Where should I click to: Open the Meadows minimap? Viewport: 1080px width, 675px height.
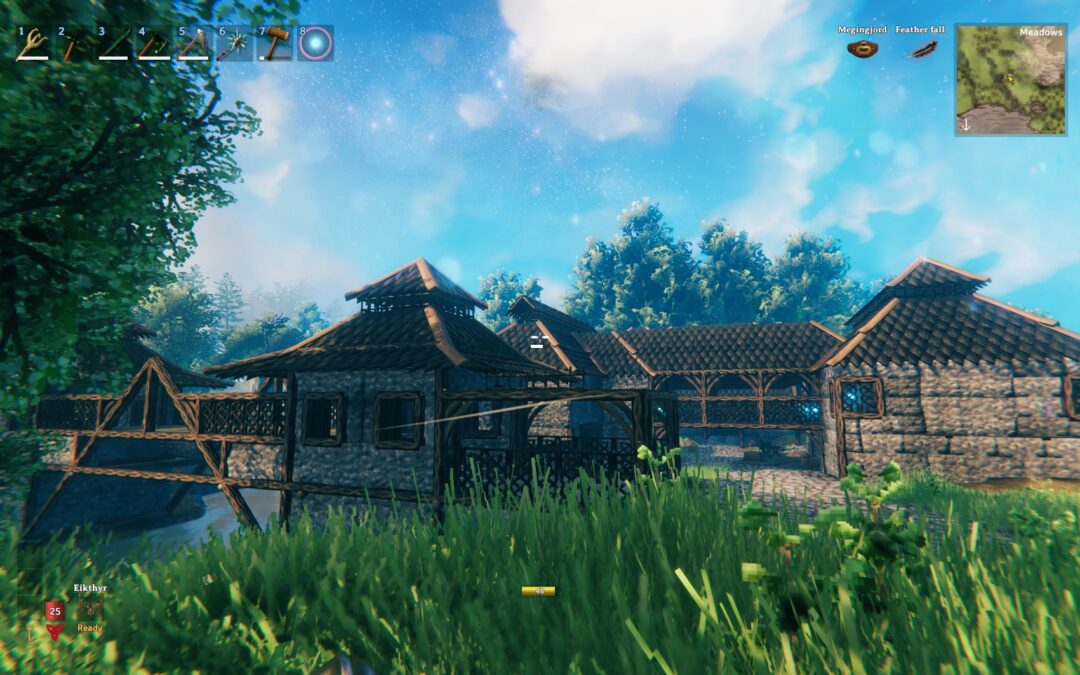pyautogui.click(x=1010, y=80)
